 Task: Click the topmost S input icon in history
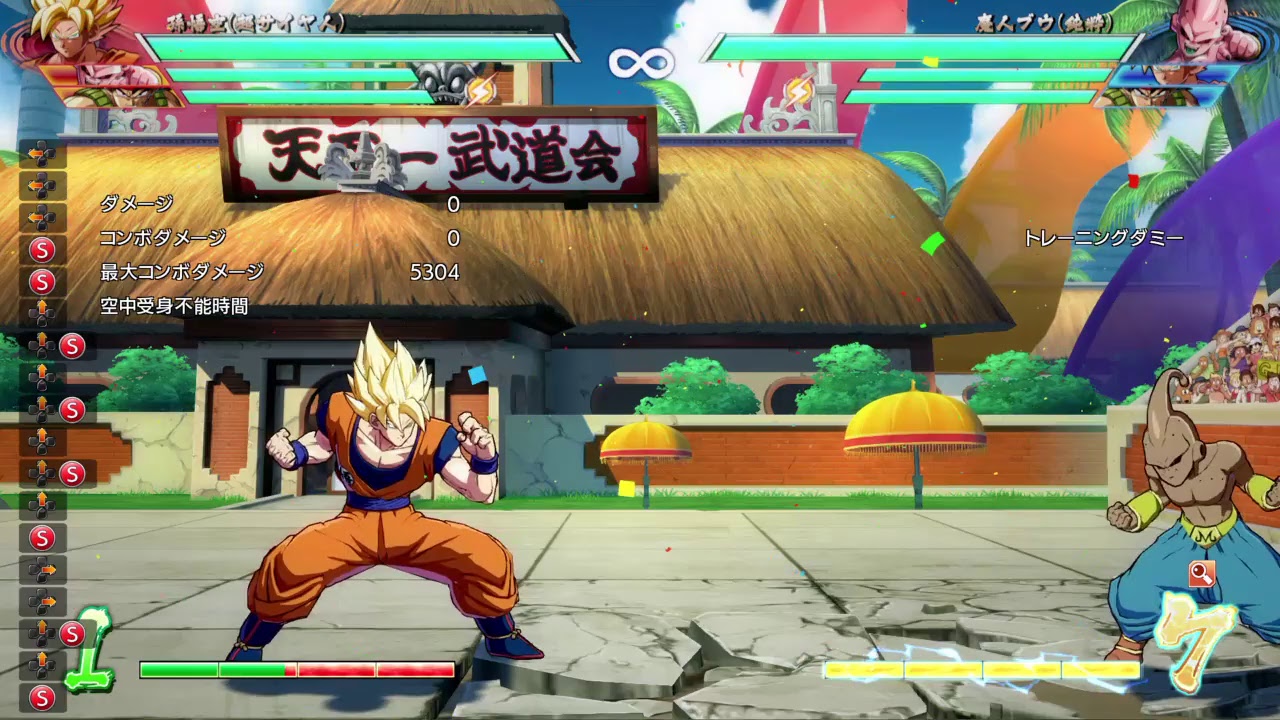(x=43, y=248)
